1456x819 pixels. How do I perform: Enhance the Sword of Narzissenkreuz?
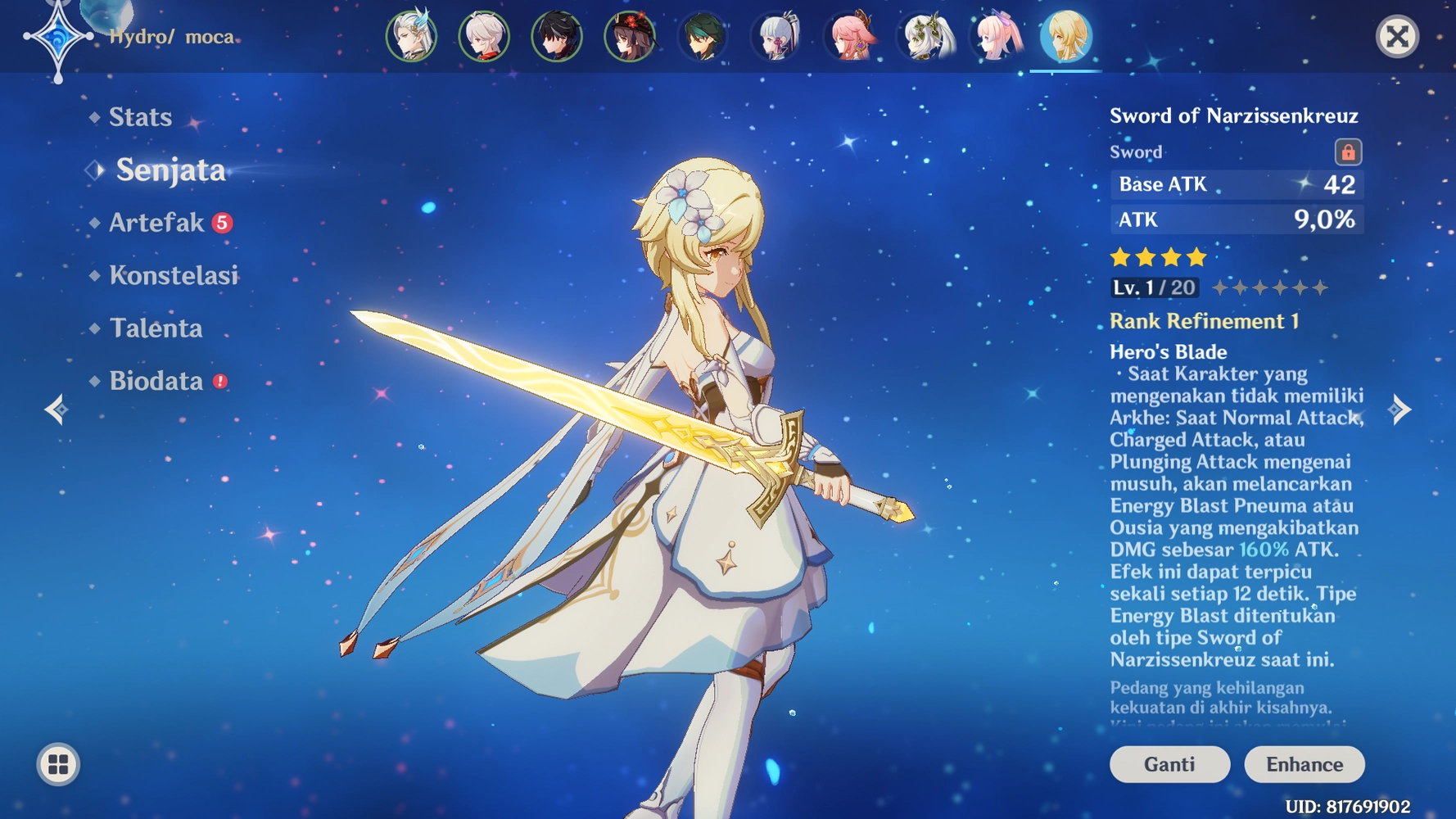coord(1304,764)
